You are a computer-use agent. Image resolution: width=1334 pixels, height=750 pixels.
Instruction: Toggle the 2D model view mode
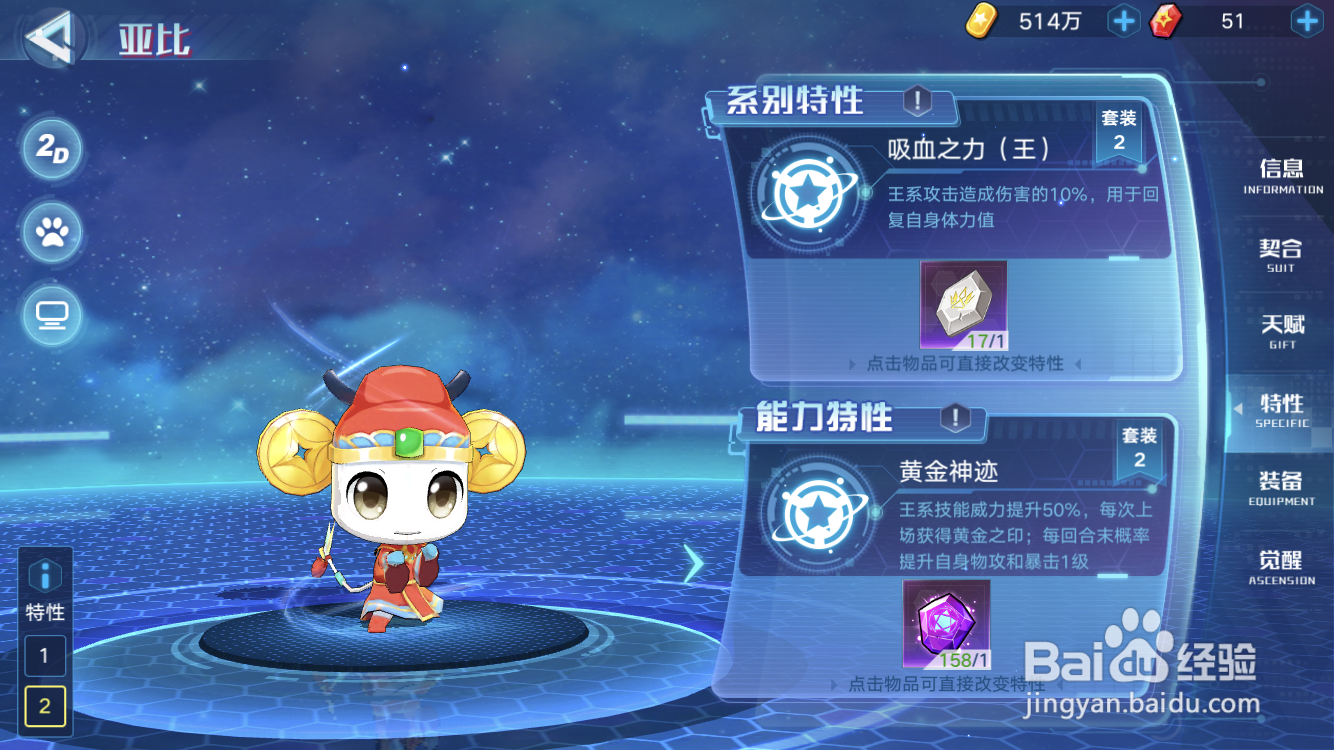52,150
